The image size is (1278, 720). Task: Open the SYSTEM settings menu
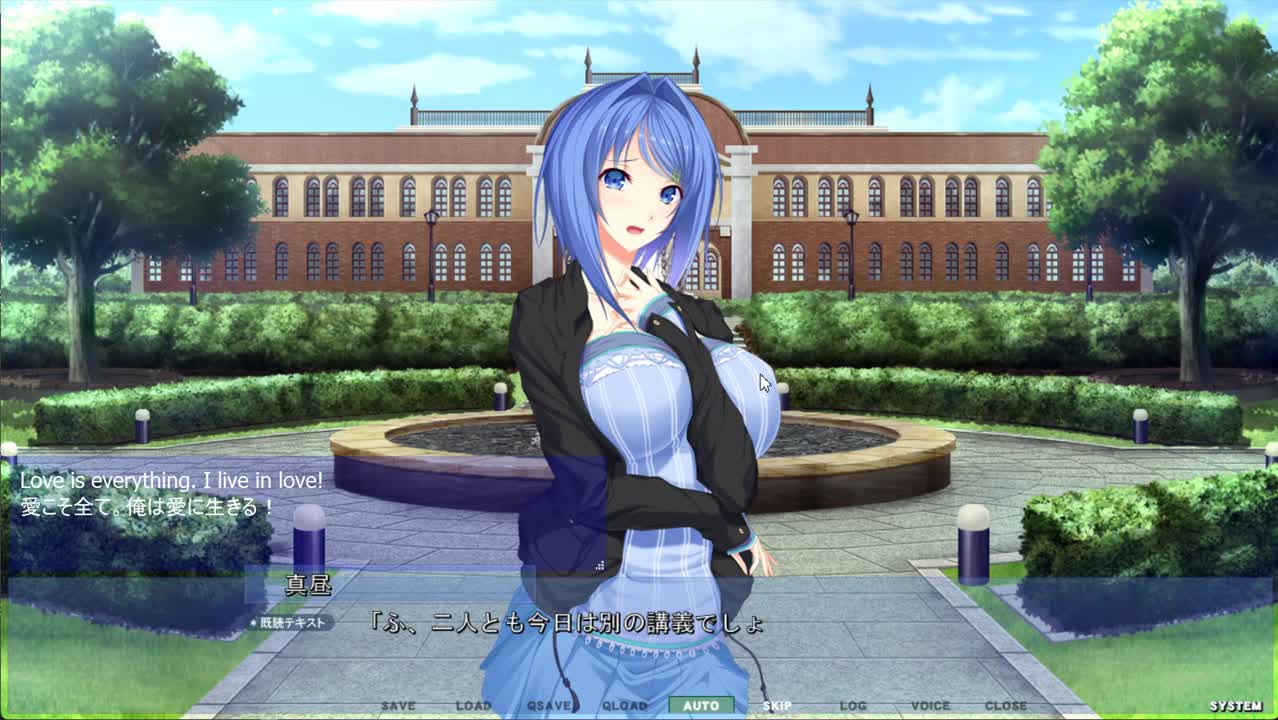[1236, 706]
